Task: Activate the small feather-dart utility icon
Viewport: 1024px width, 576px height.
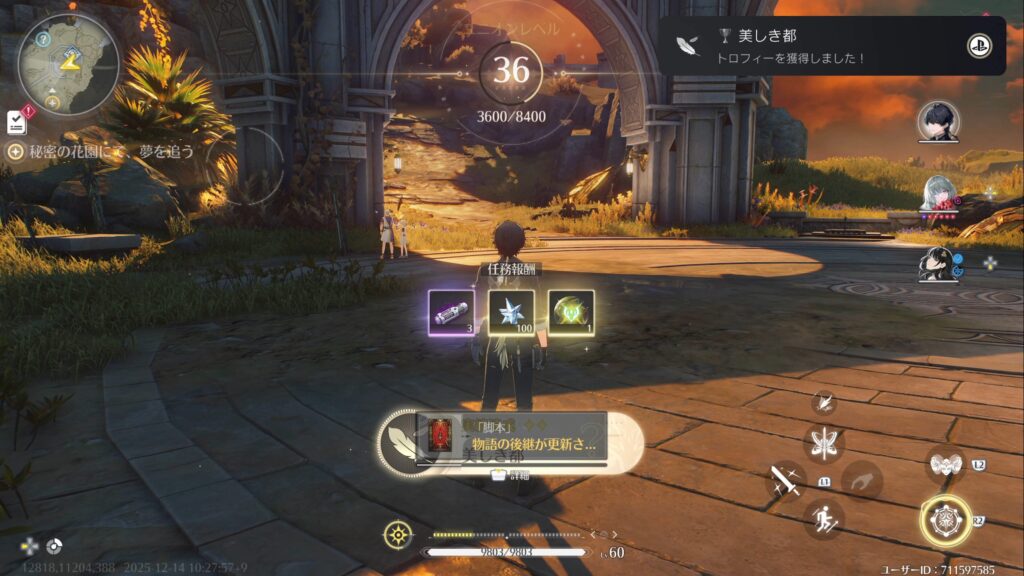Action: click(825, 403)
